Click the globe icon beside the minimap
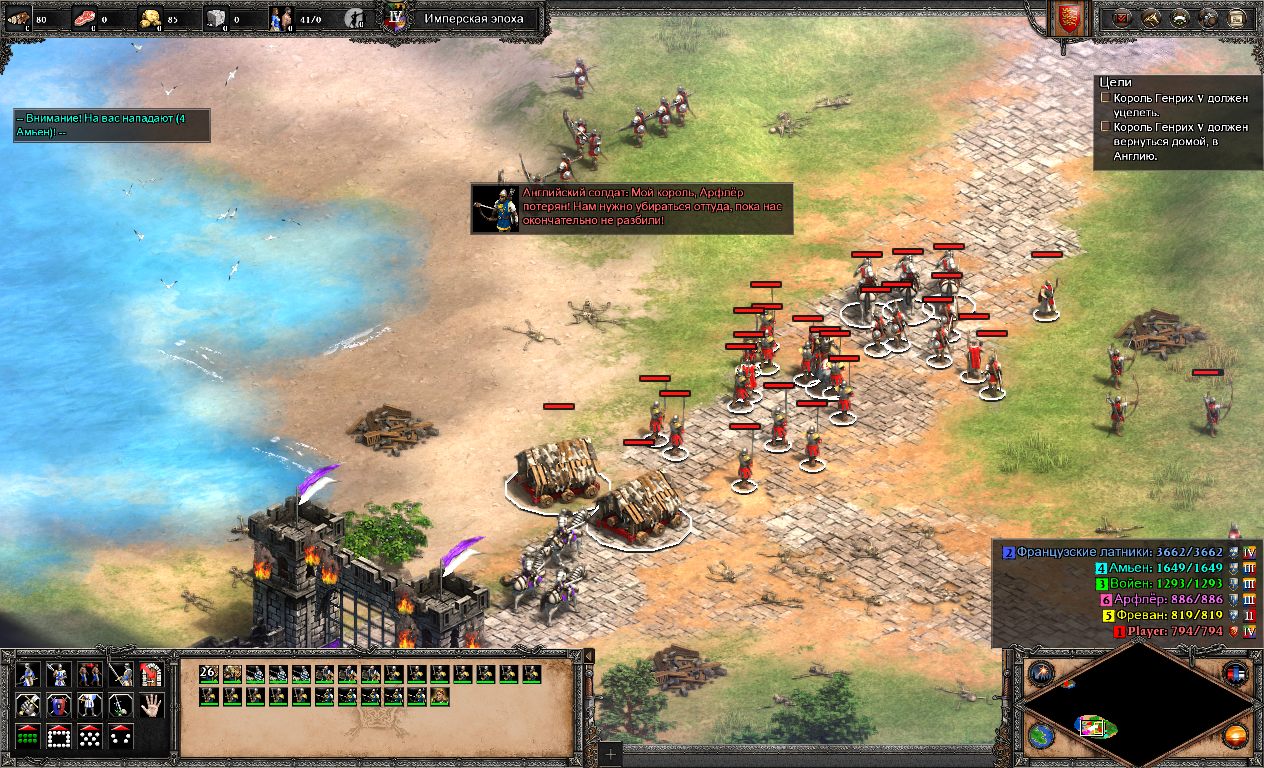 click(x=1041, y=735)
